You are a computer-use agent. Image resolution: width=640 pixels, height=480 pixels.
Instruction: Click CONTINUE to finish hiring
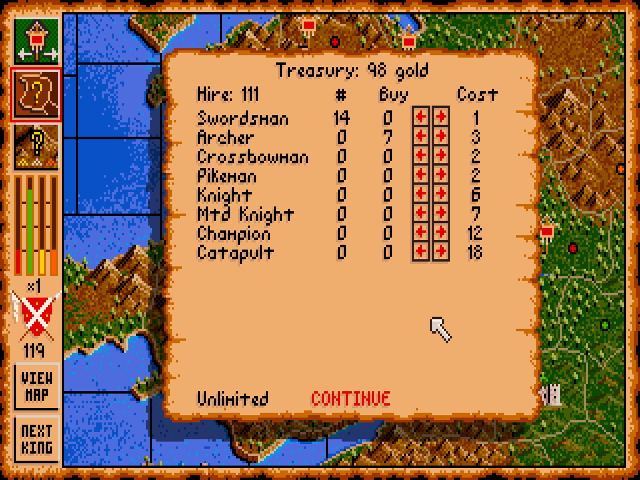click(350, 398)
